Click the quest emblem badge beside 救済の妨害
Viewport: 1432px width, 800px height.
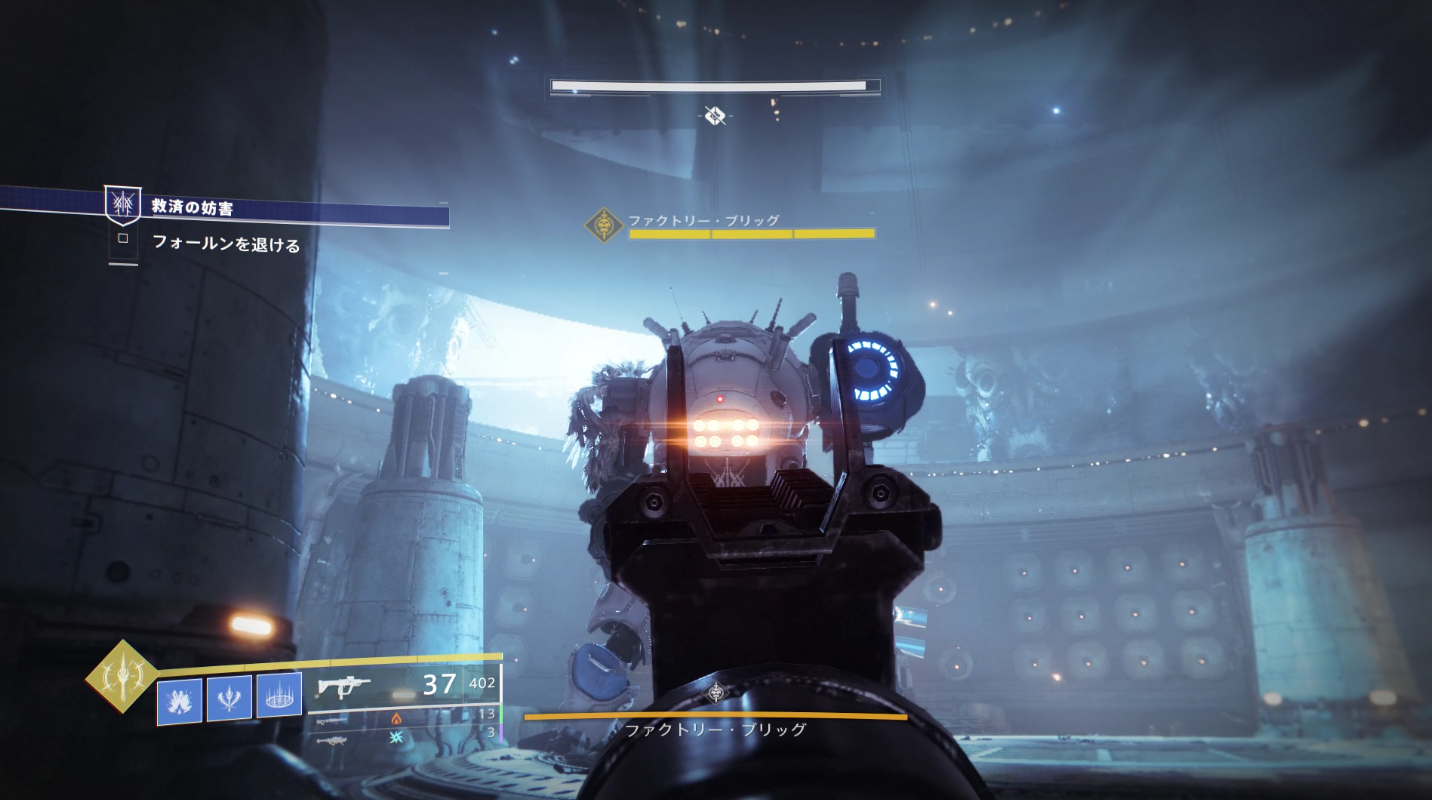tap(123, 204)
